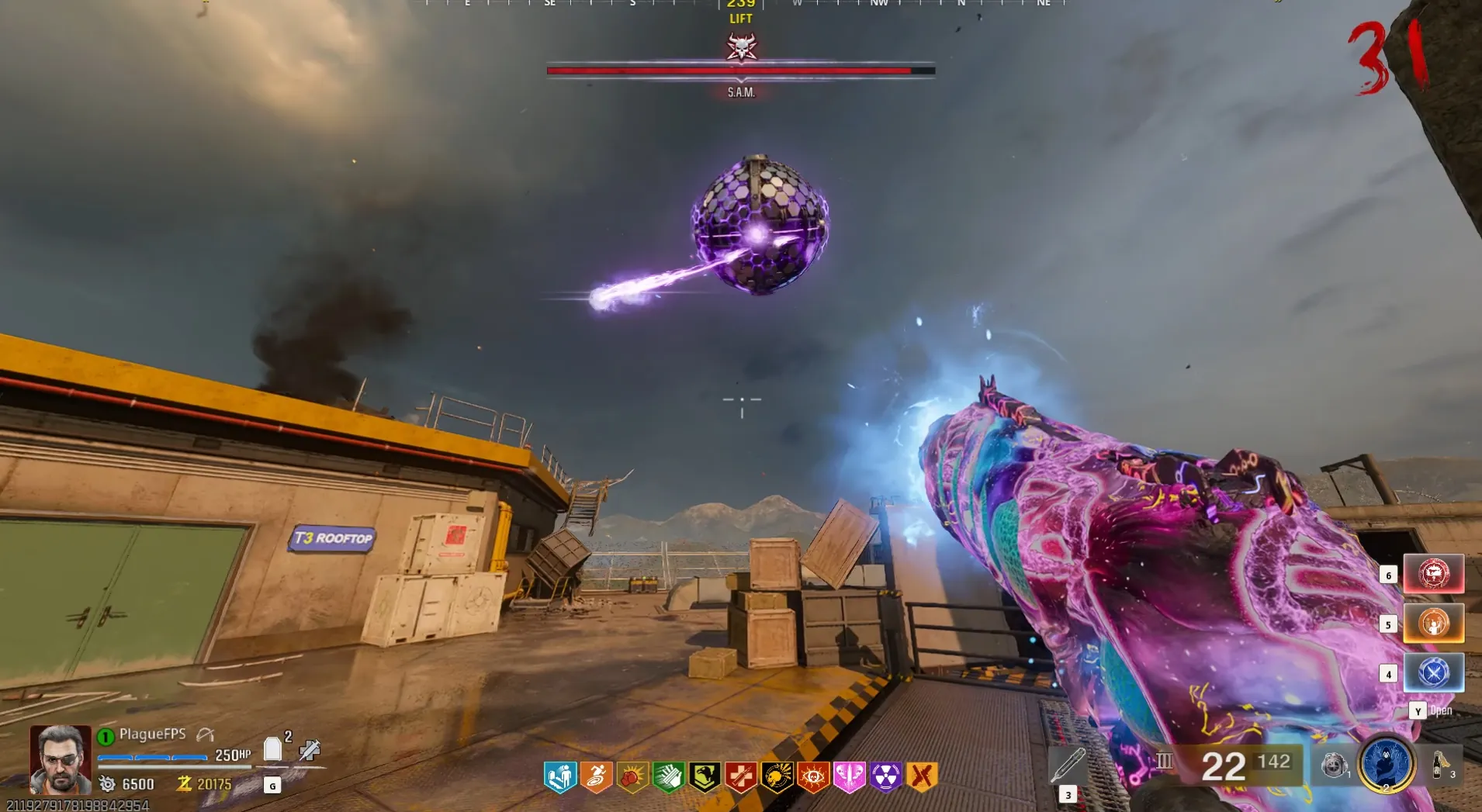Click the PlagueFPS character portrait

coord(61,758)
